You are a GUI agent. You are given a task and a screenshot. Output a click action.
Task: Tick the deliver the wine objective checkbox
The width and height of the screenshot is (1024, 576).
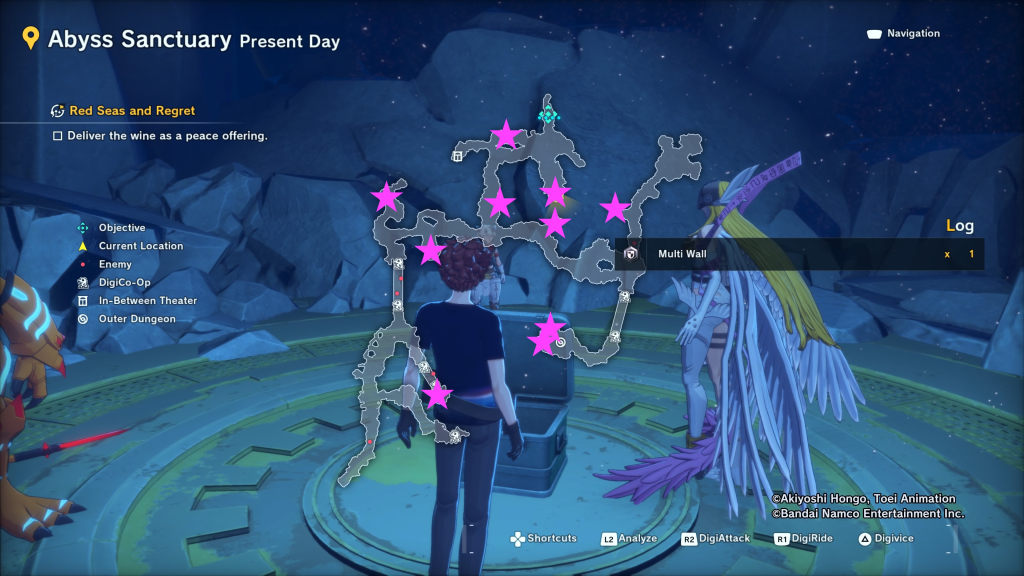click(58, 135)
